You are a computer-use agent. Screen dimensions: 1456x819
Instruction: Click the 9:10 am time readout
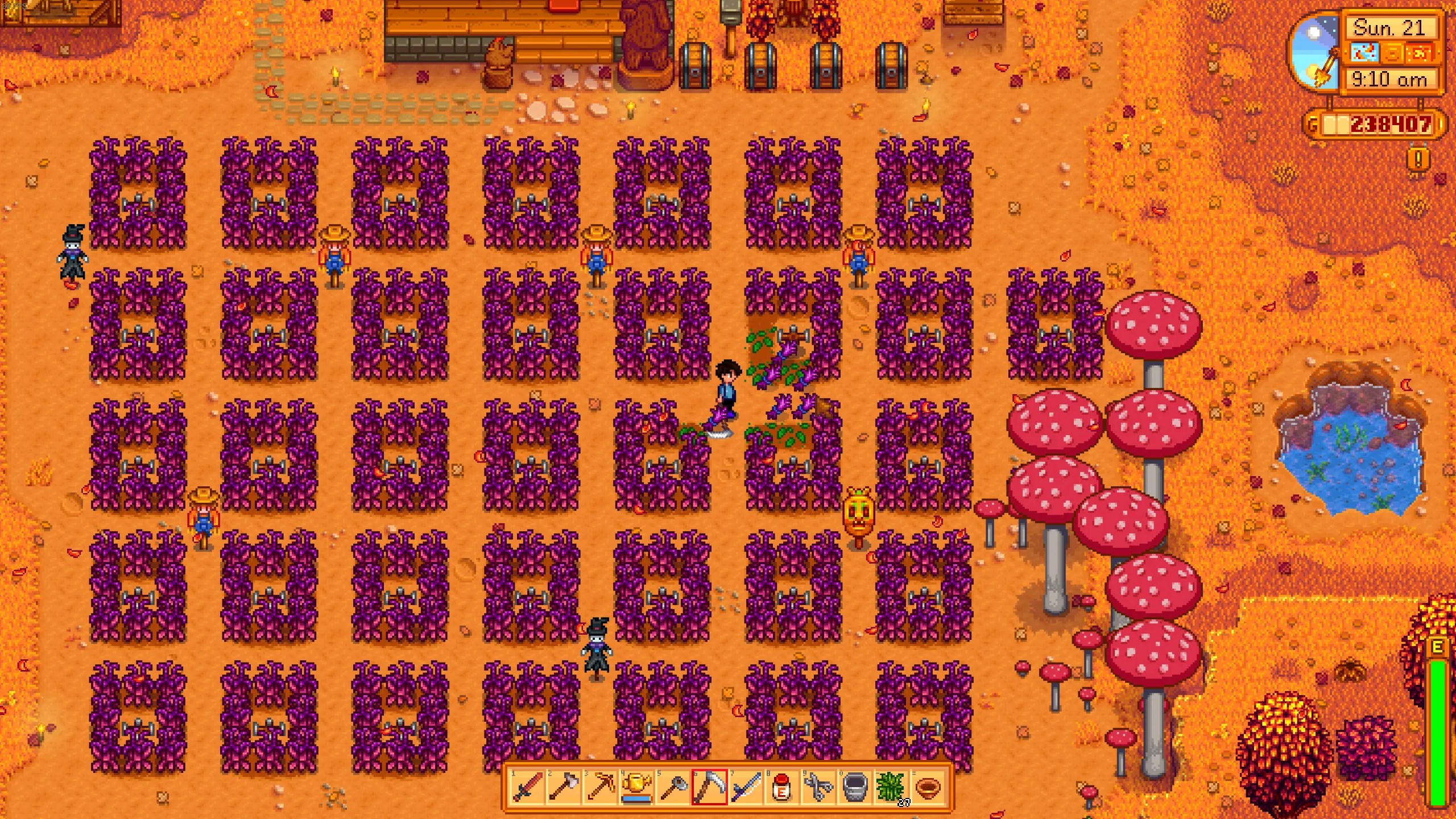[1389, 78]
